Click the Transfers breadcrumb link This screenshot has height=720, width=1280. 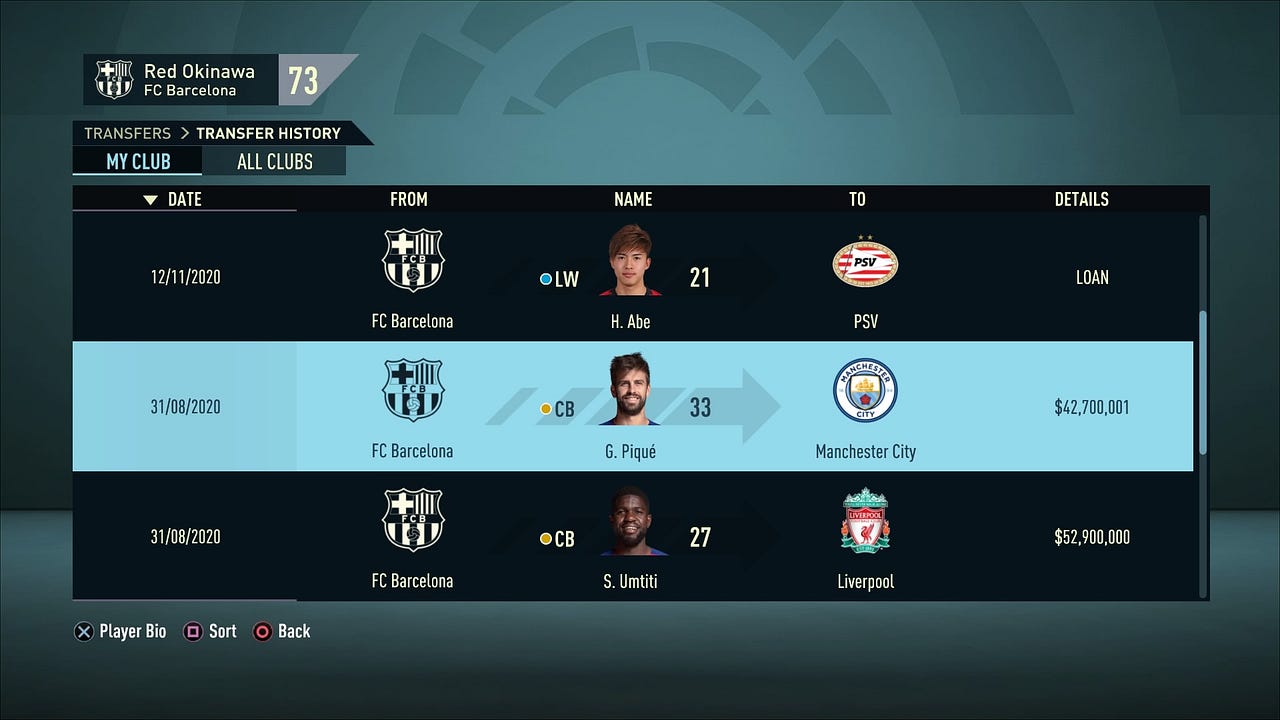click(127, 133)
